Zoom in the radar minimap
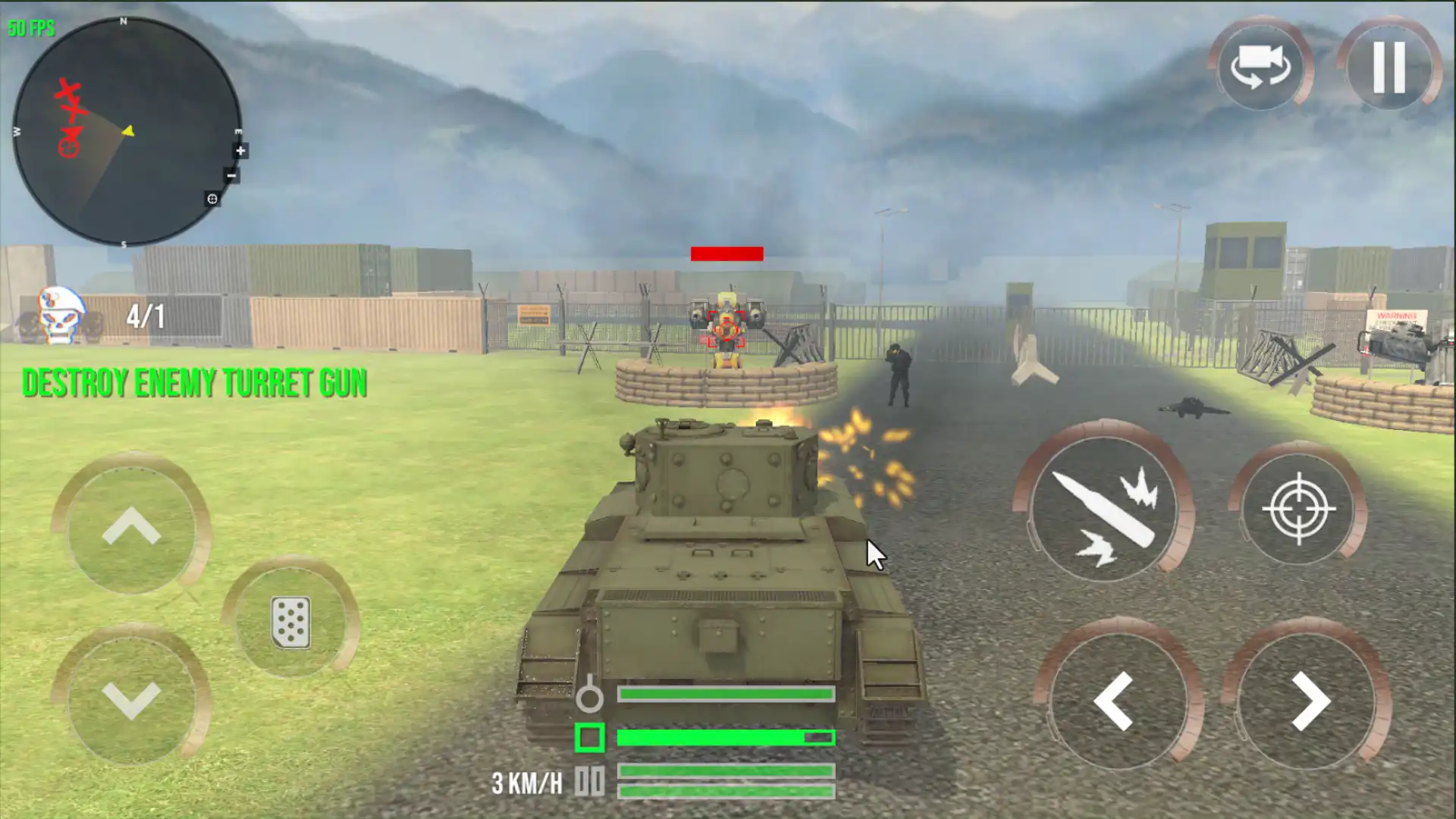The width and height of the screenshot is (1456, 819). tap(240, 151)
